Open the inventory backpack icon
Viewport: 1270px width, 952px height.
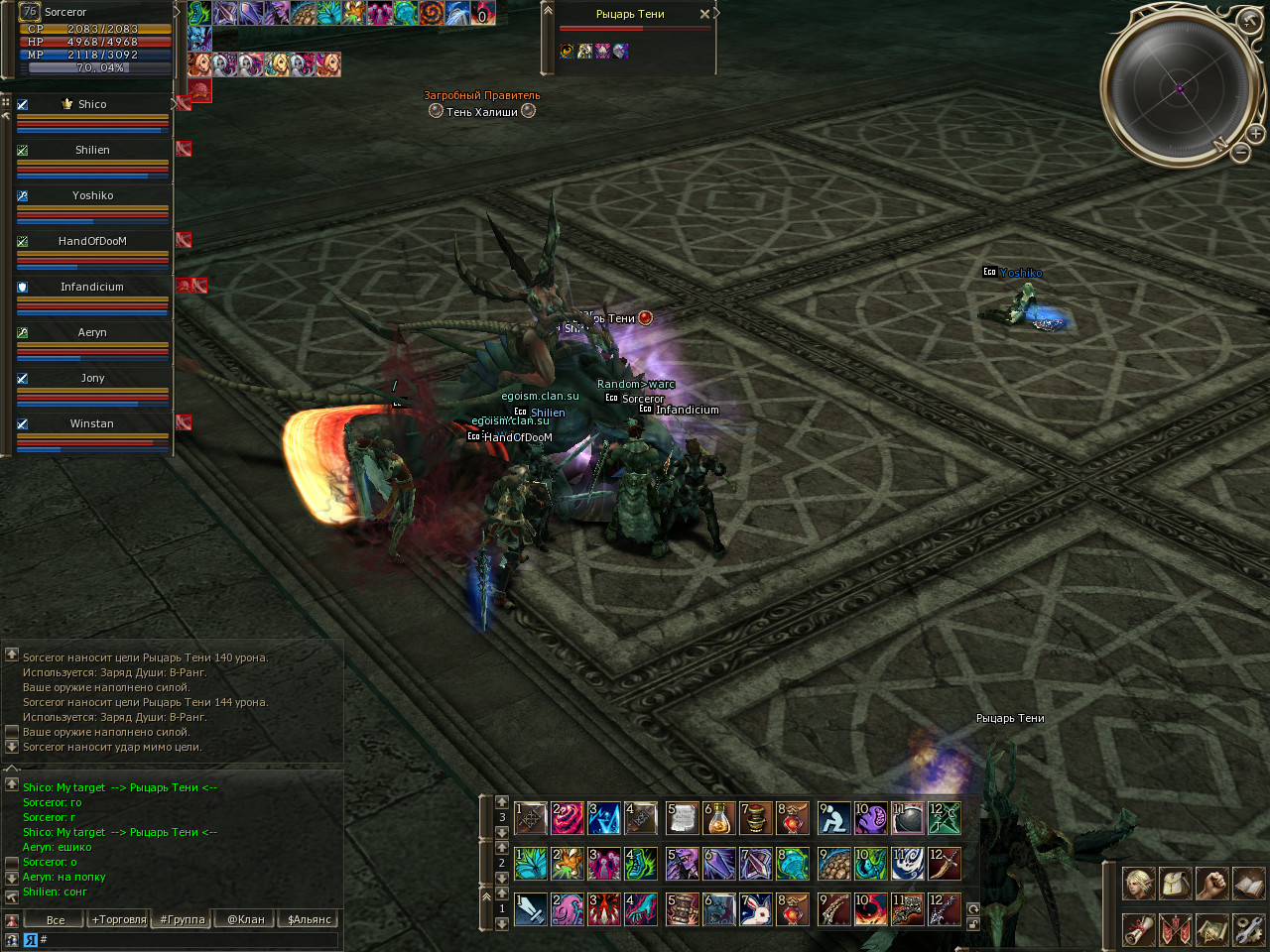[x=1175, y=883]
